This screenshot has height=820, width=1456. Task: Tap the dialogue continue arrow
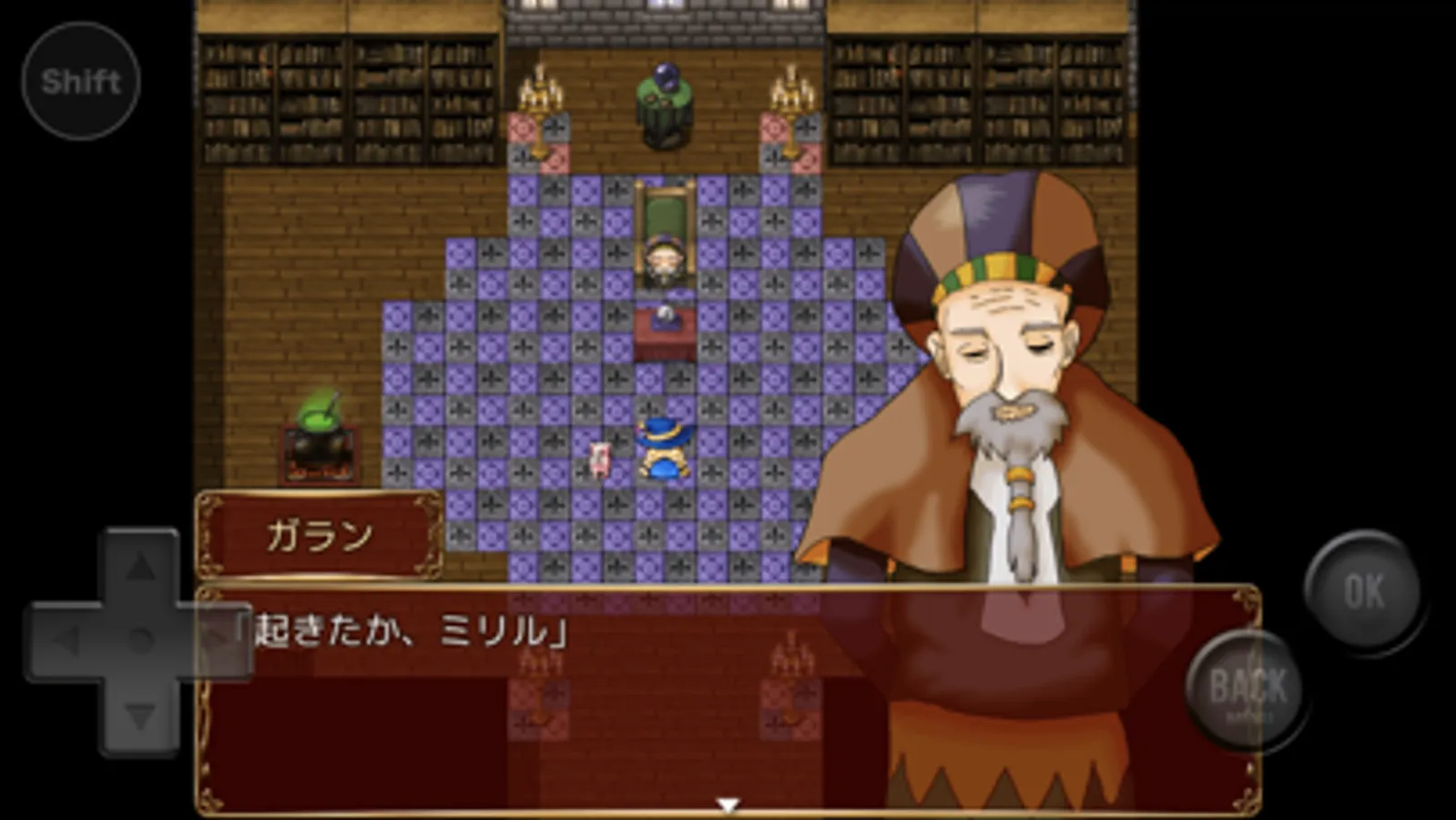[x=728, y=804]
